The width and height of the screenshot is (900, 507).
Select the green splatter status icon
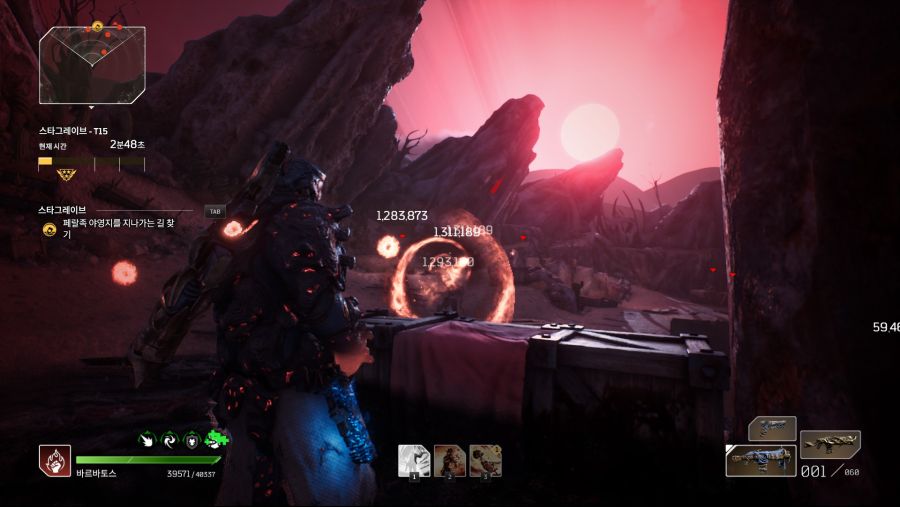(x=215, y=439)
